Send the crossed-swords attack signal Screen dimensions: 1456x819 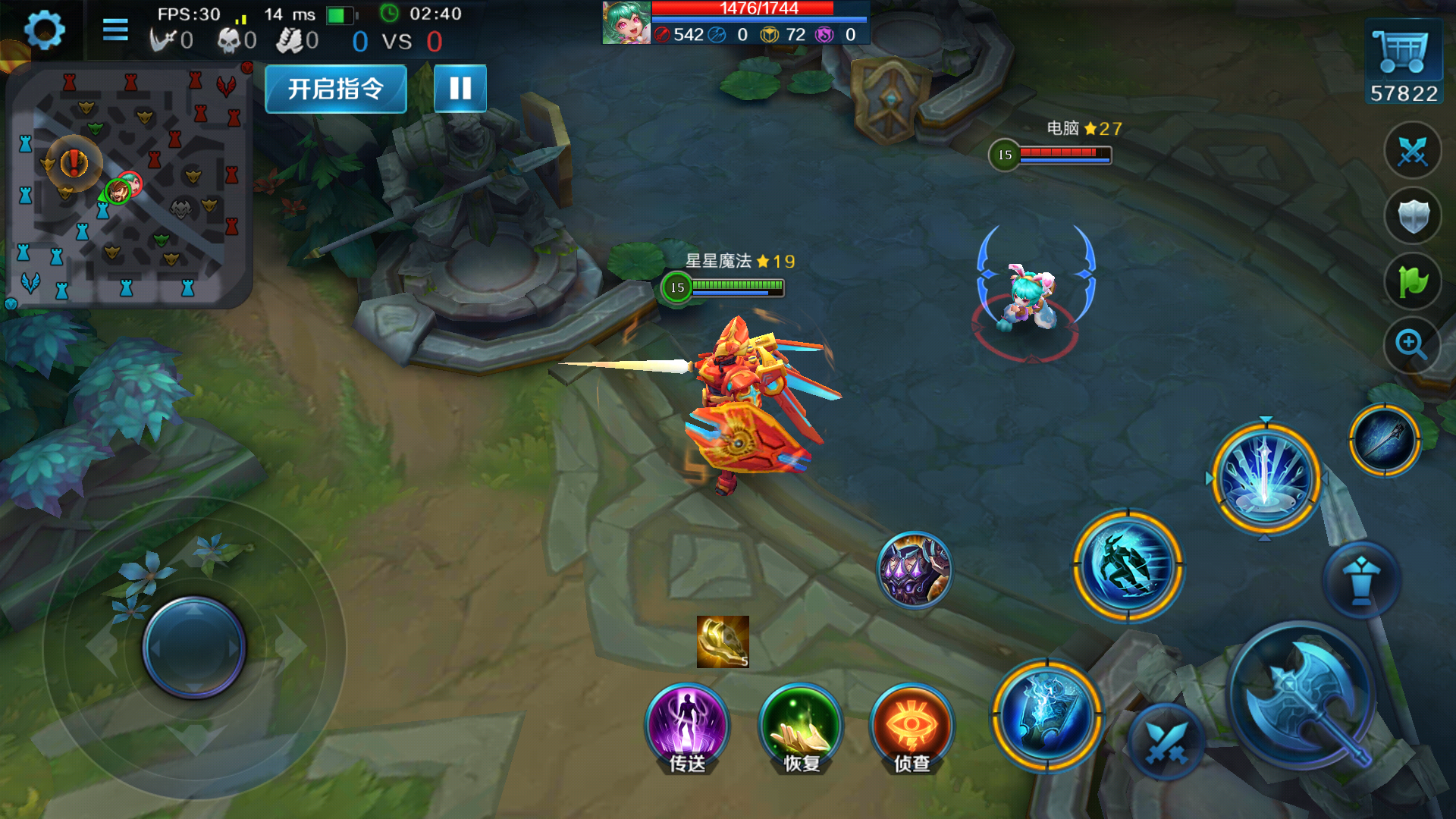1413,151
